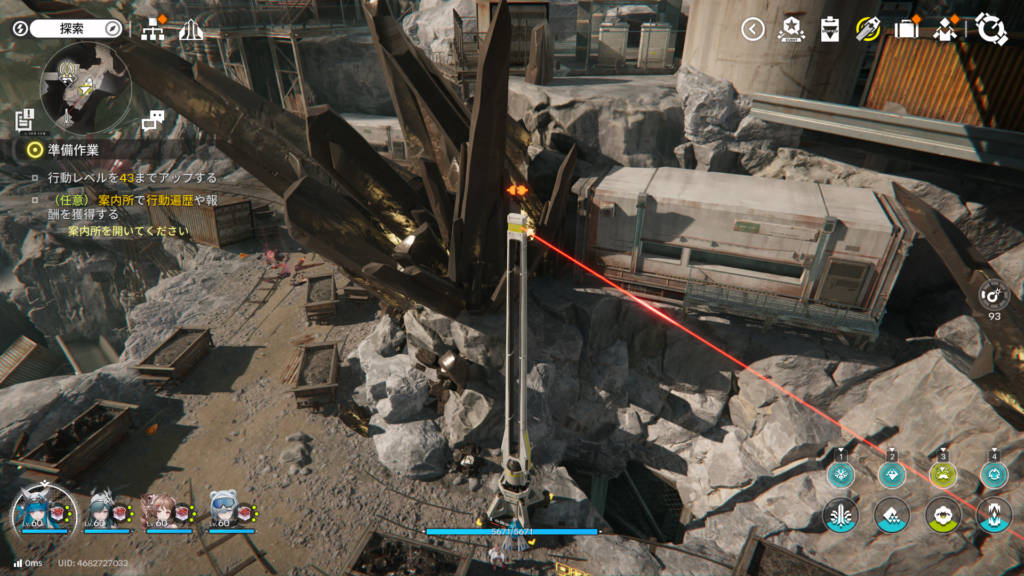Viewport: 1024px width, 576px height.
Task: Collapse the top menu with the left arrow
Action: pyautogui.click(x=753, y=29)
